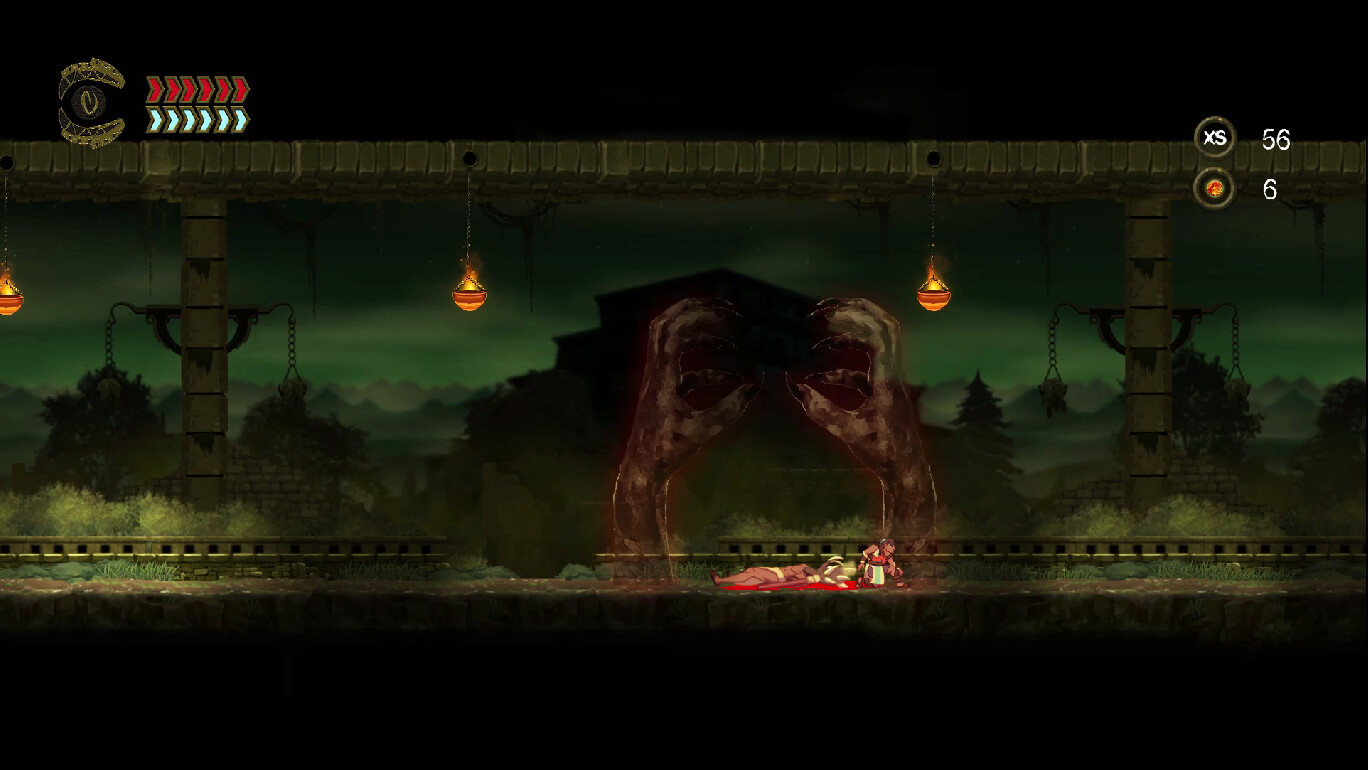Select the XS currency medallion icon
1368x770 pixels.
[1215, 139]
